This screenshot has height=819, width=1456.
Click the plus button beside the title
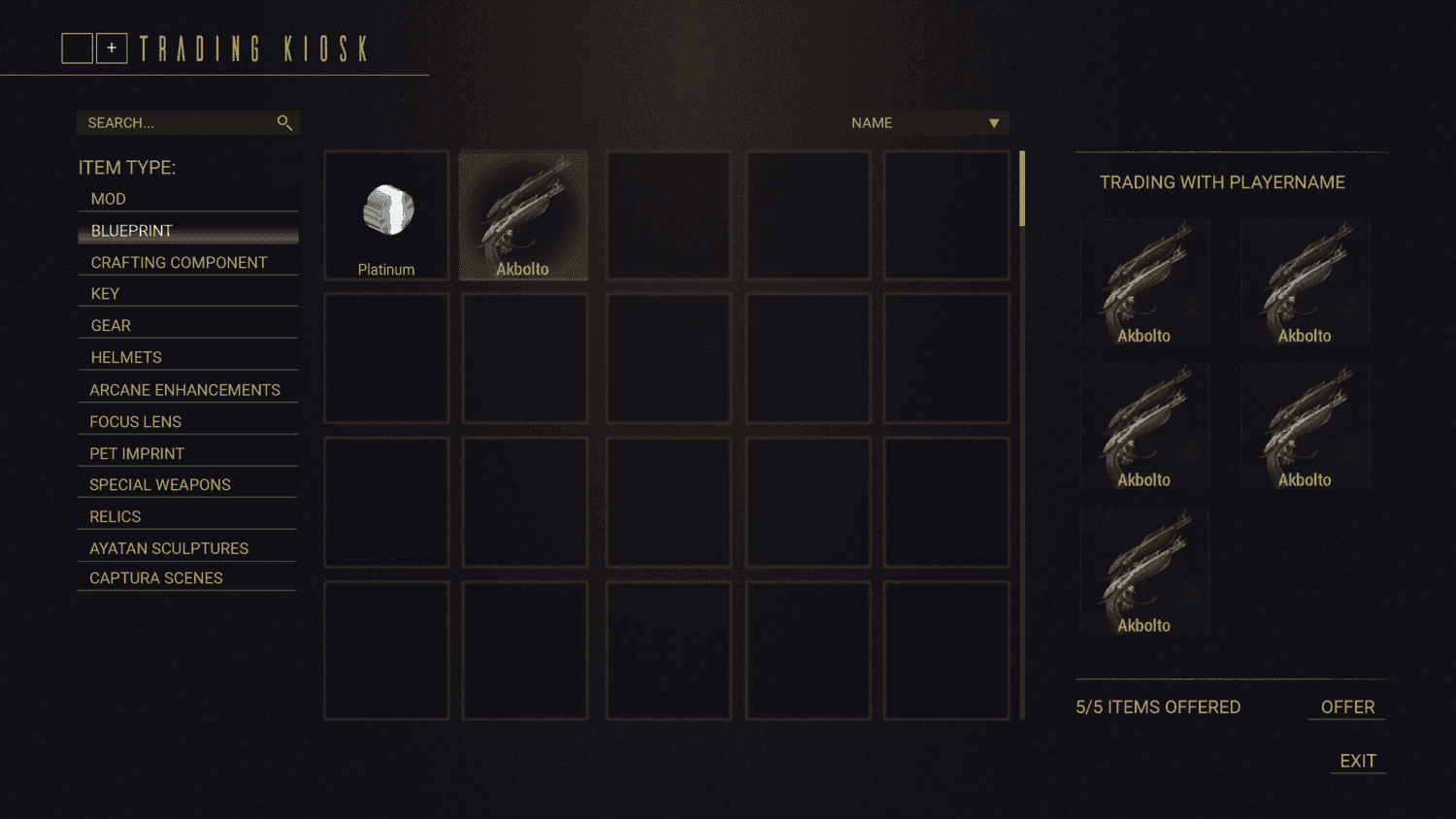point(112,49)
